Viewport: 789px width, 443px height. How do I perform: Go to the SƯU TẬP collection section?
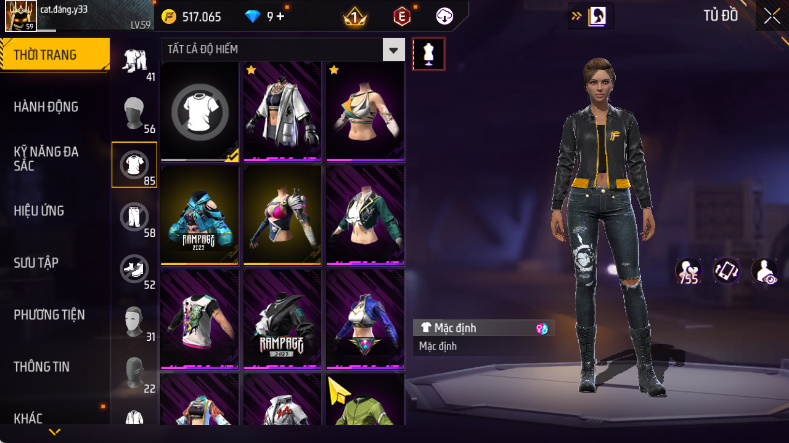click(36, 262)
